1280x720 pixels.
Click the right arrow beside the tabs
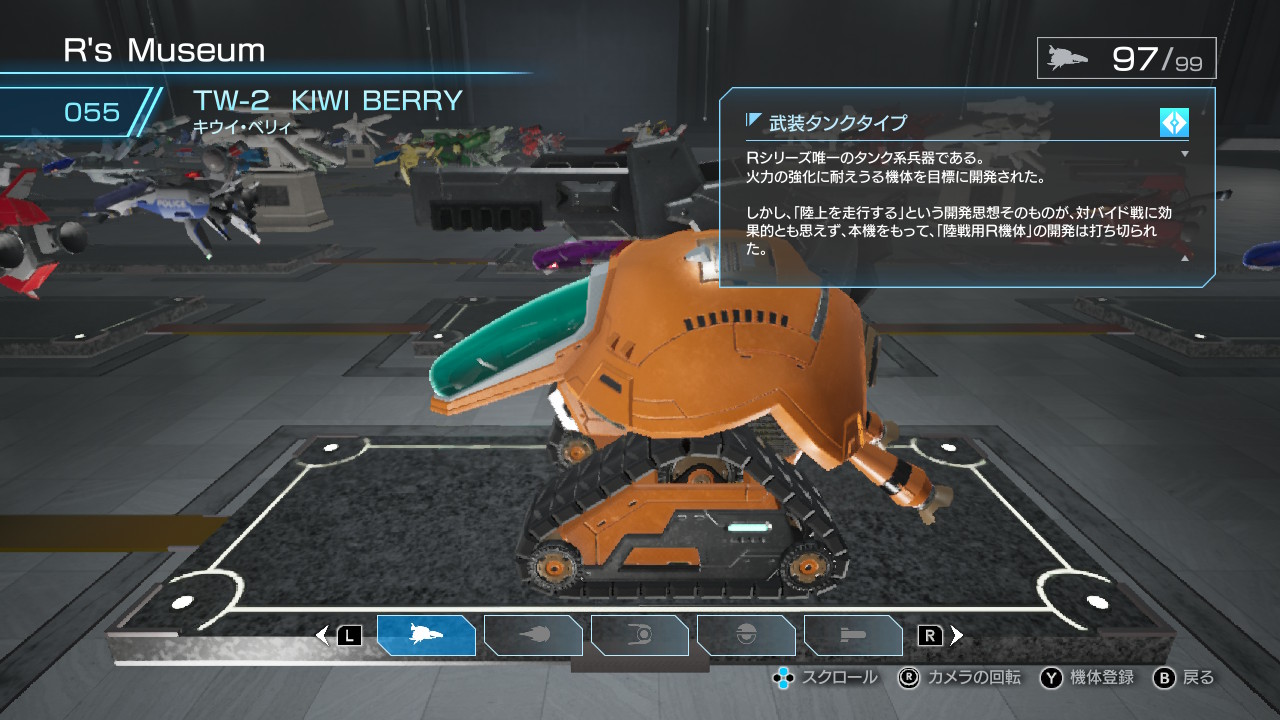tap(957, 635)
